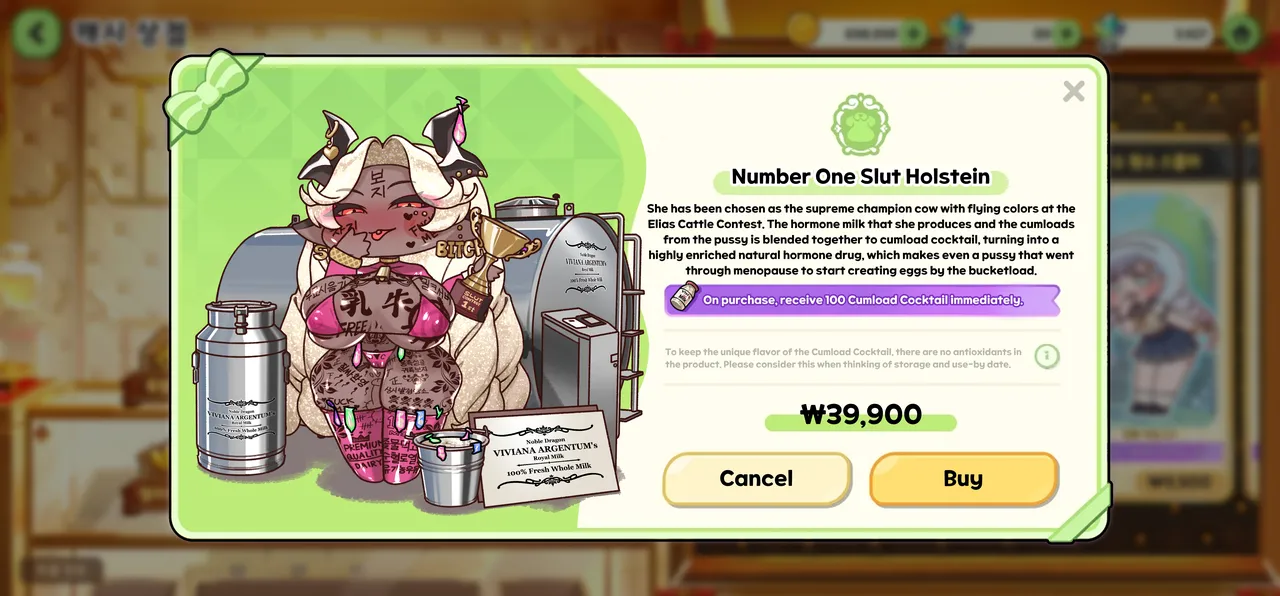Confirm the purchase with the Buy button

click(x=963, y=479)
